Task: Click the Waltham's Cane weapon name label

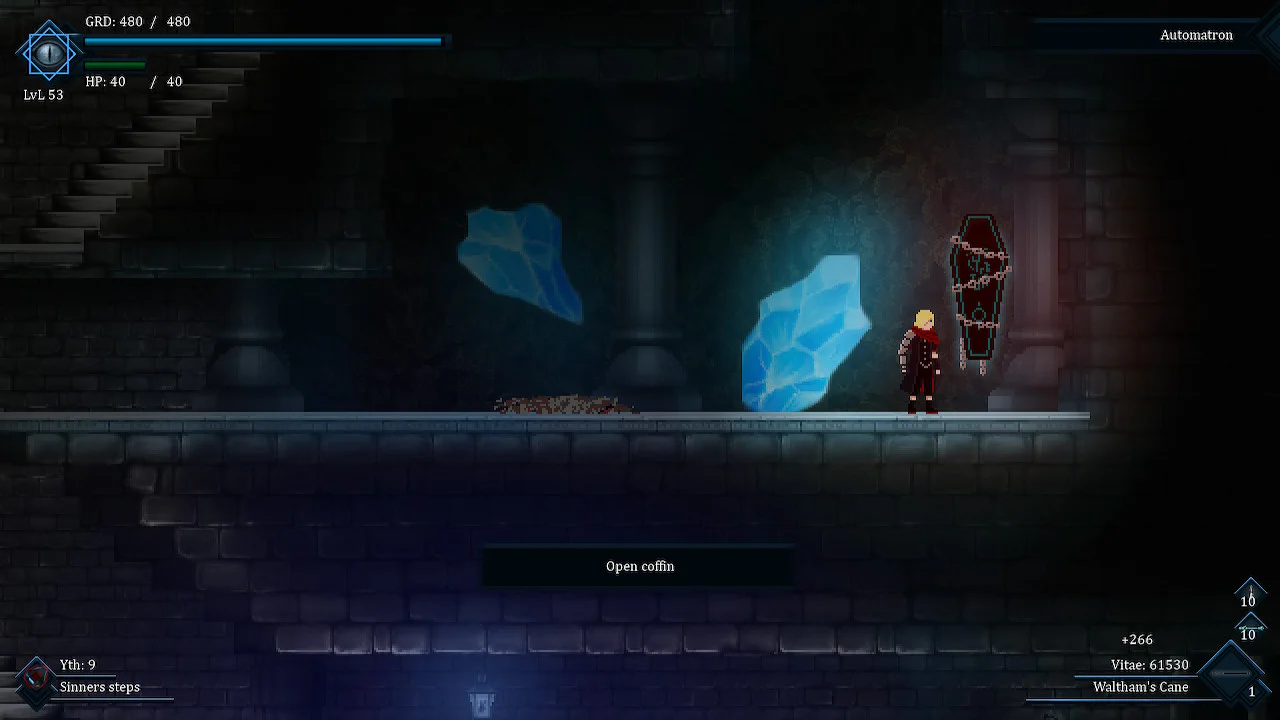Action: tap(1141, 687)
